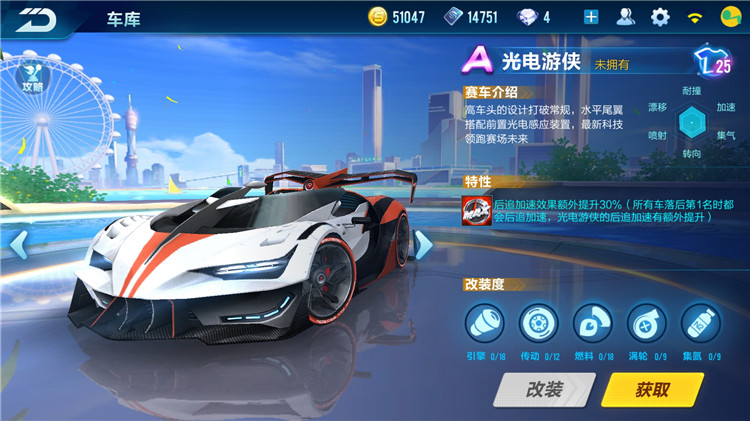Screen dimensions: 750x421
Task: Show the previous car with the left arrow
Action: pyautogui.click(x=17, y=243)
